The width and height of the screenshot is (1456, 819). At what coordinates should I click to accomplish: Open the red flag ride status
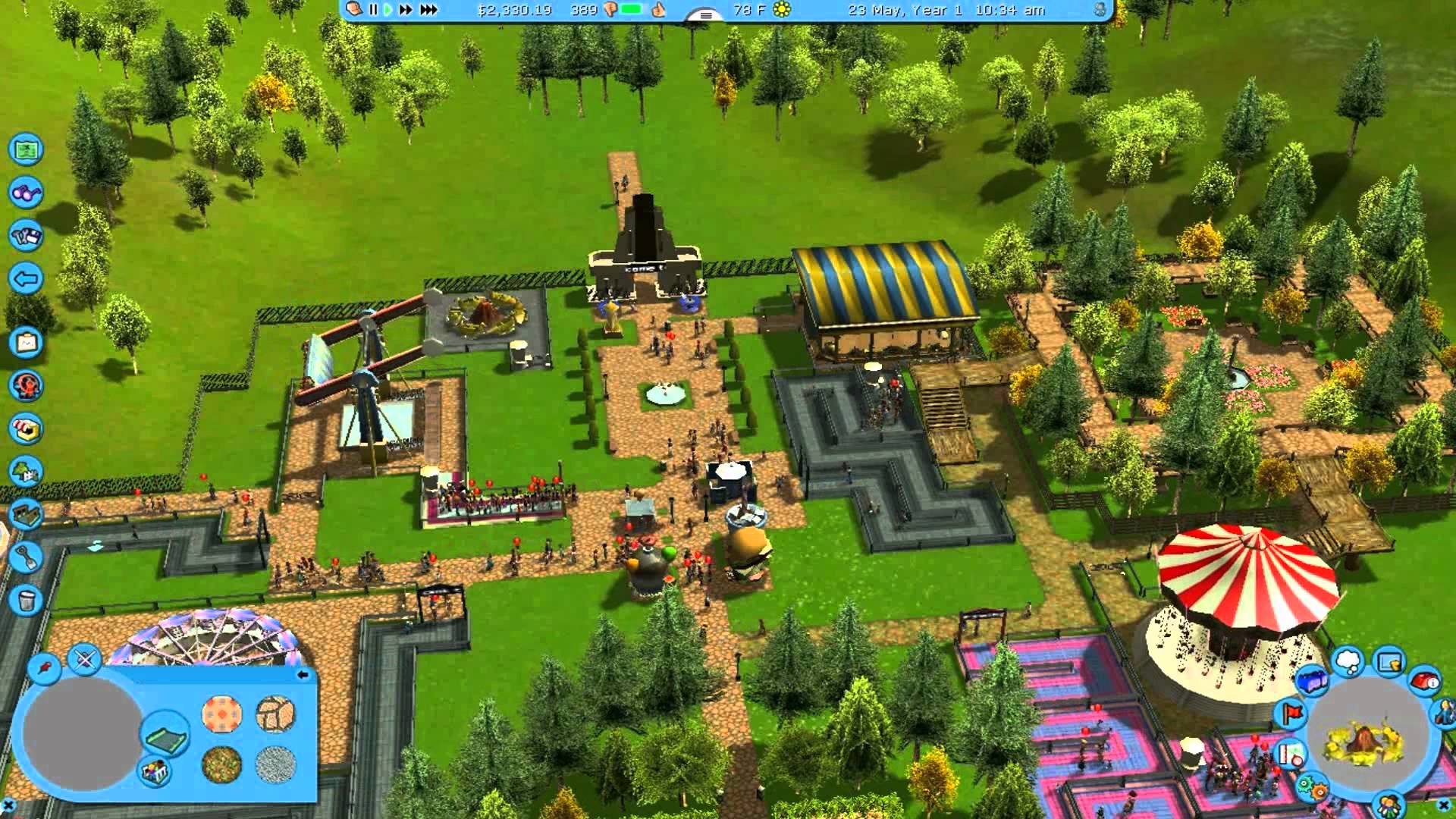pos(1291,713)
